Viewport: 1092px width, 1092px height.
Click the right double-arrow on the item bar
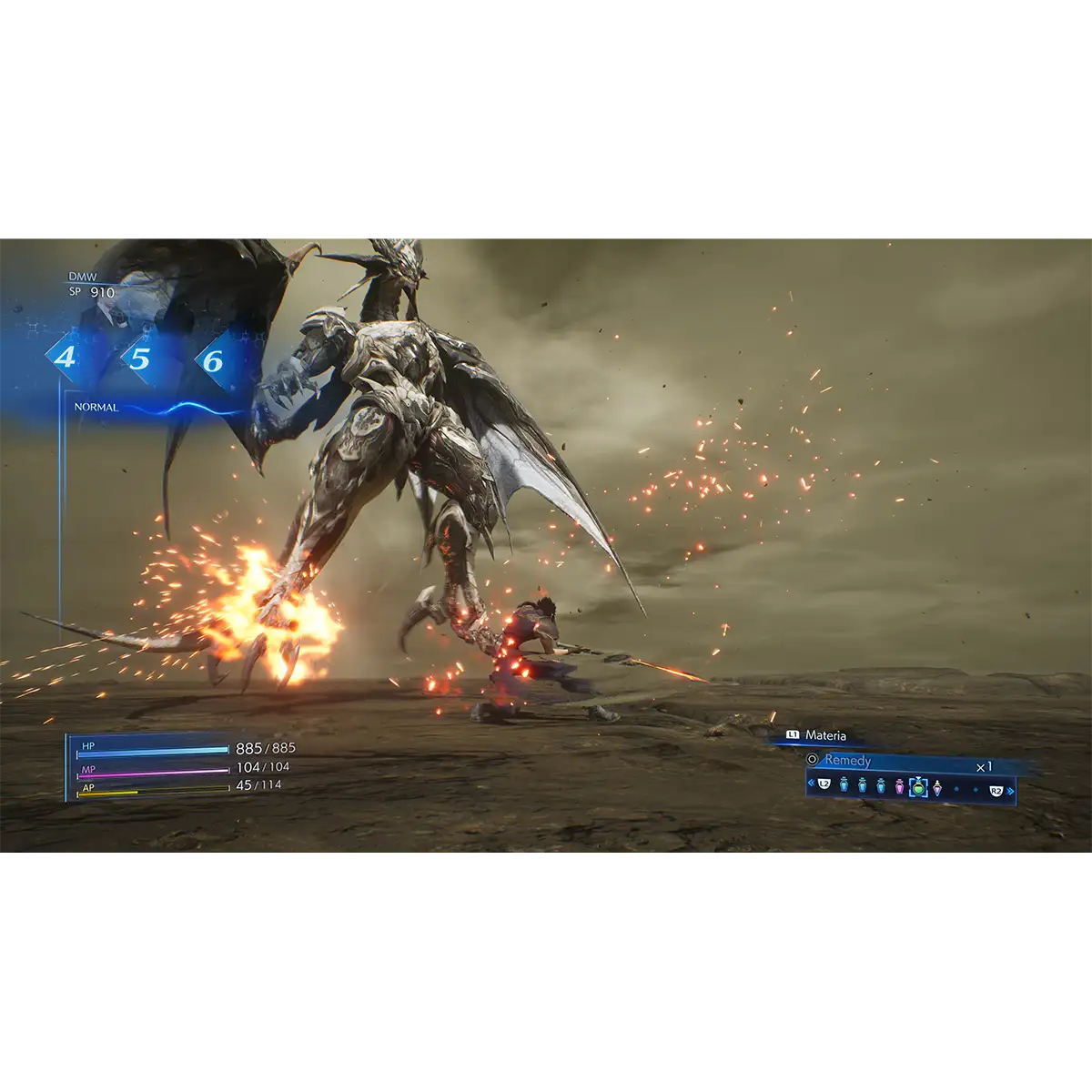pos(1010,792)
